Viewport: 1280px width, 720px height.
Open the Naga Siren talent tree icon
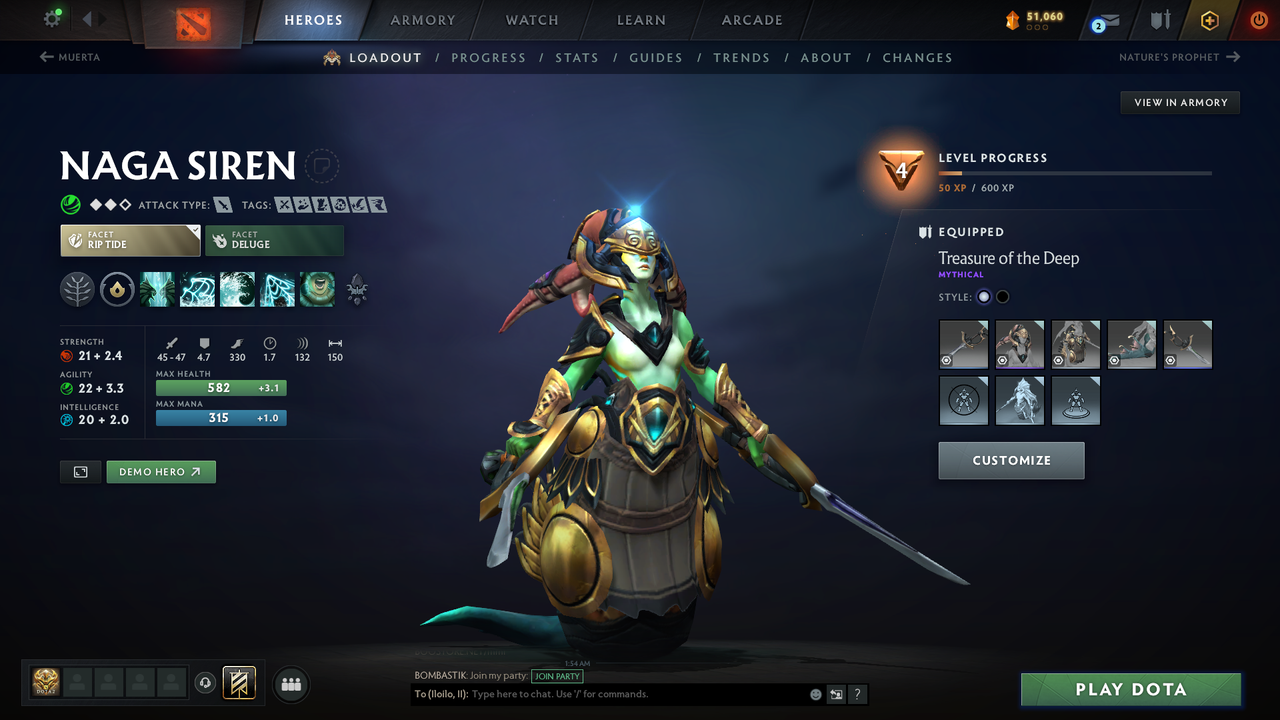click(77, 289)
